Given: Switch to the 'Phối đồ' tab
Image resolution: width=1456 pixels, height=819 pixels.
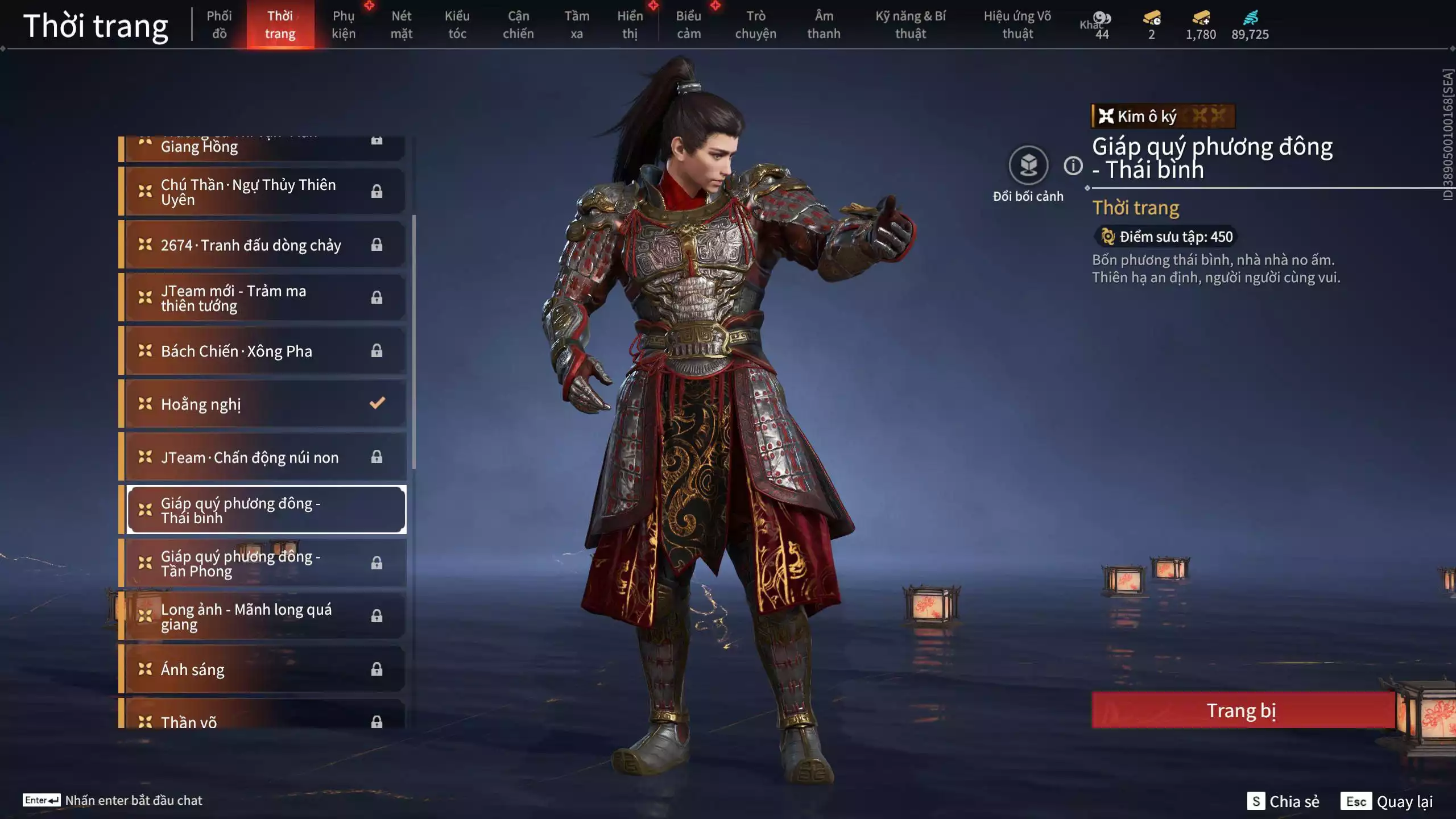Looking at the screenshot, I should coord(220,24).
